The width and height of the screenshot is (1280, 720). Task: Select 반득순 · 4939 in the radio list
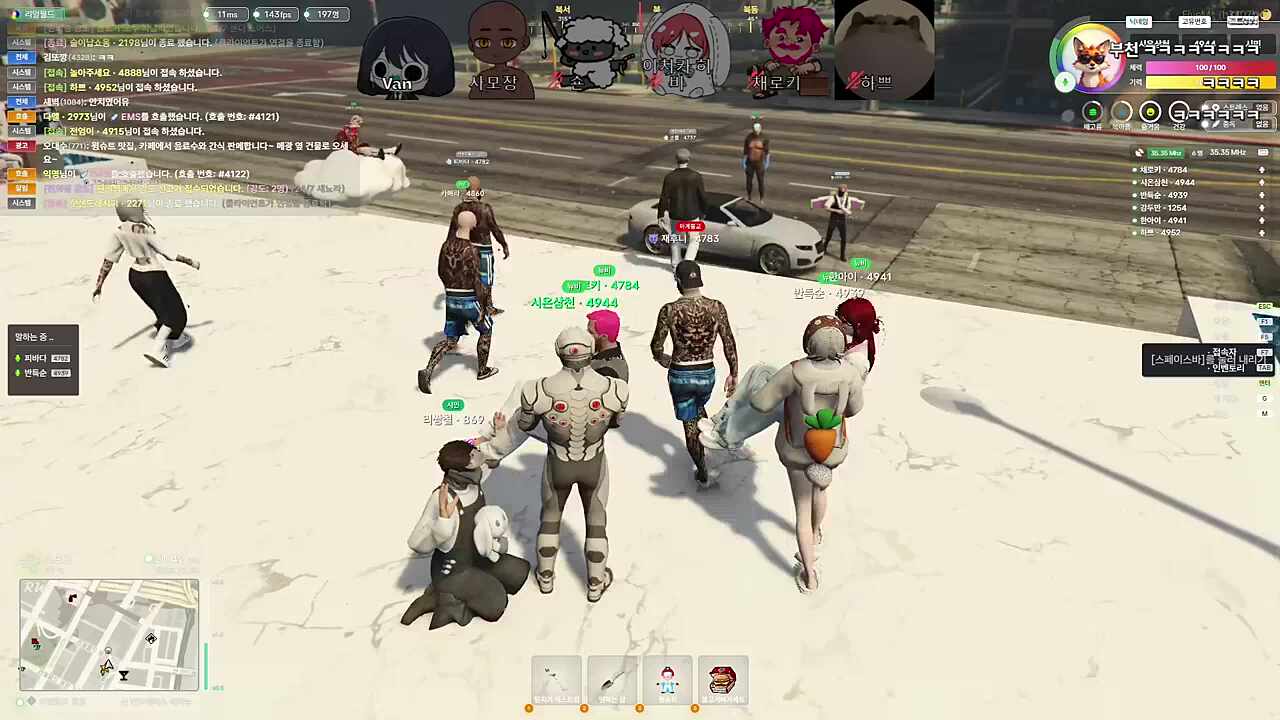click(1163, 195)
